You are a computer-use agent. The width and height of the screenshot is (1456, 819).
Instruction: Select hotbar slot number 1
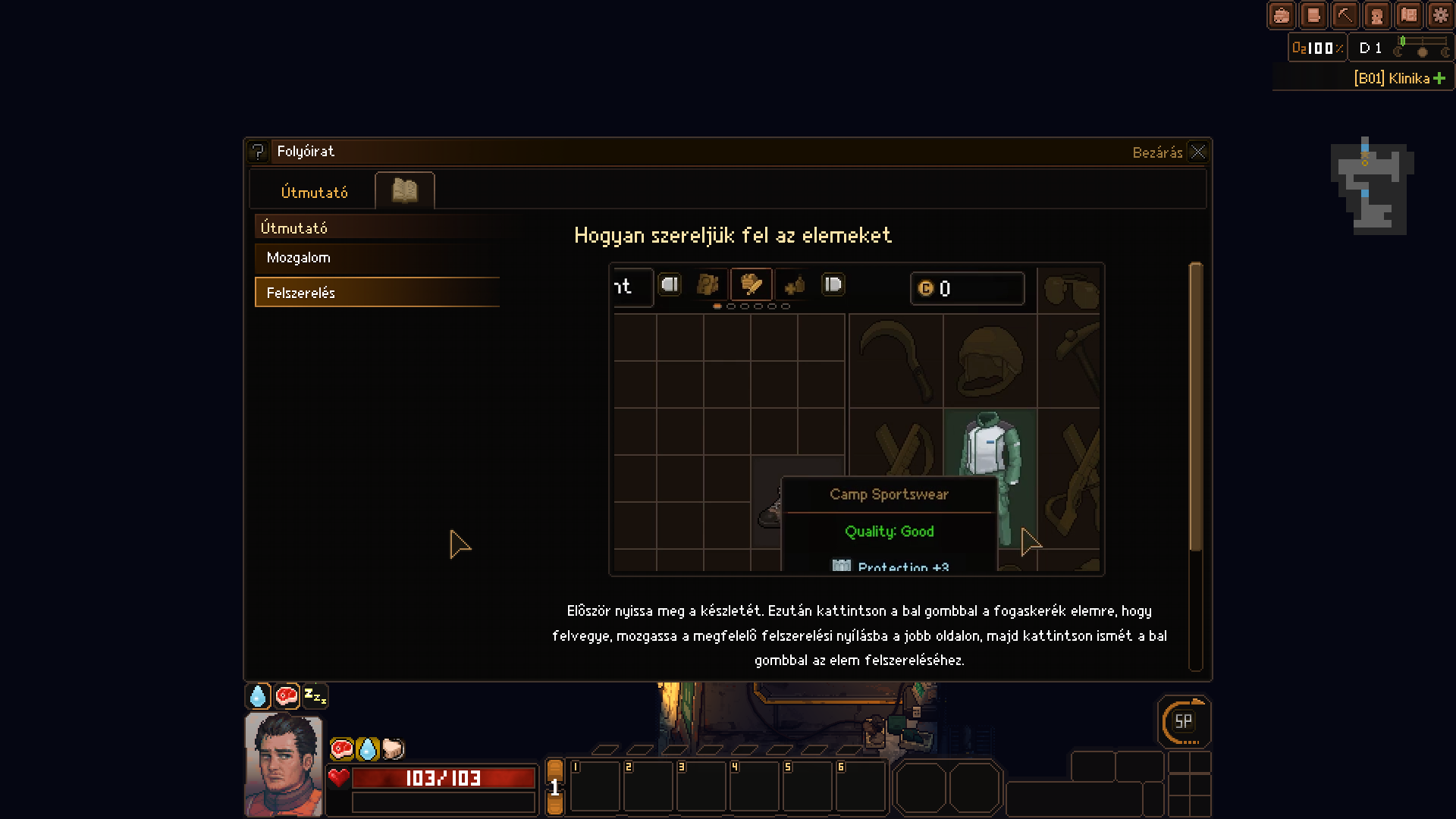[595, 786]
